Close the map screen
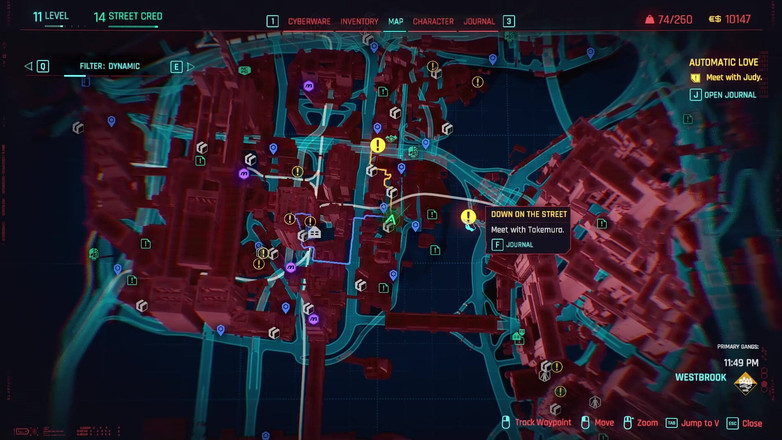 pos(745,423)
